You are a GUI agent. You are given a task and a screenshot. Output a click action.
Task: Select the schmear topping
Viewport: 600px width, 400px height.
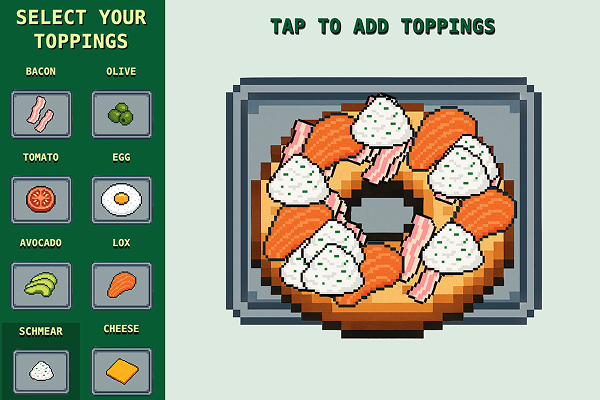[x=41, y=370]
